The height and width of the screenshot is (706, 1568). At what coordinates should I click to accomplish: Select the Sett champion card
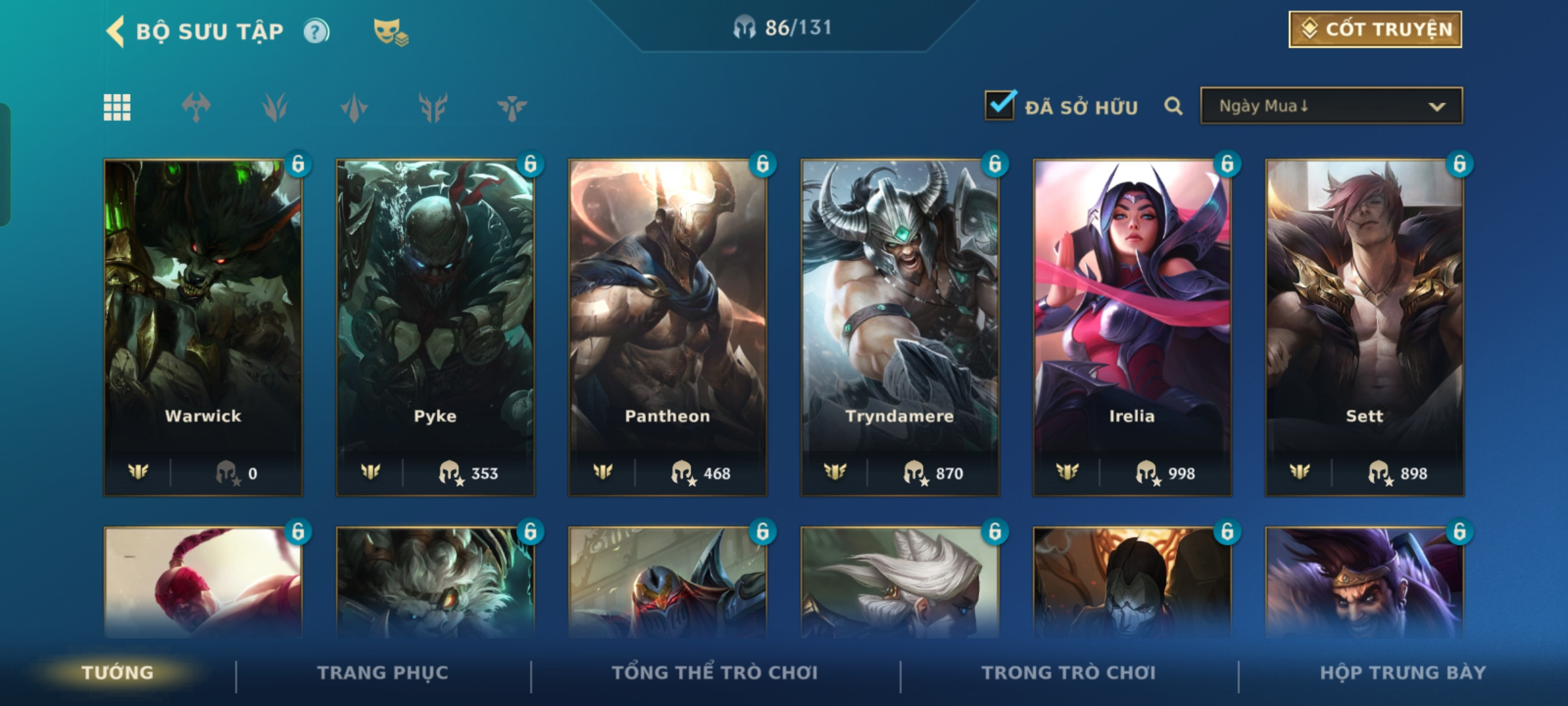[1364, 327]
